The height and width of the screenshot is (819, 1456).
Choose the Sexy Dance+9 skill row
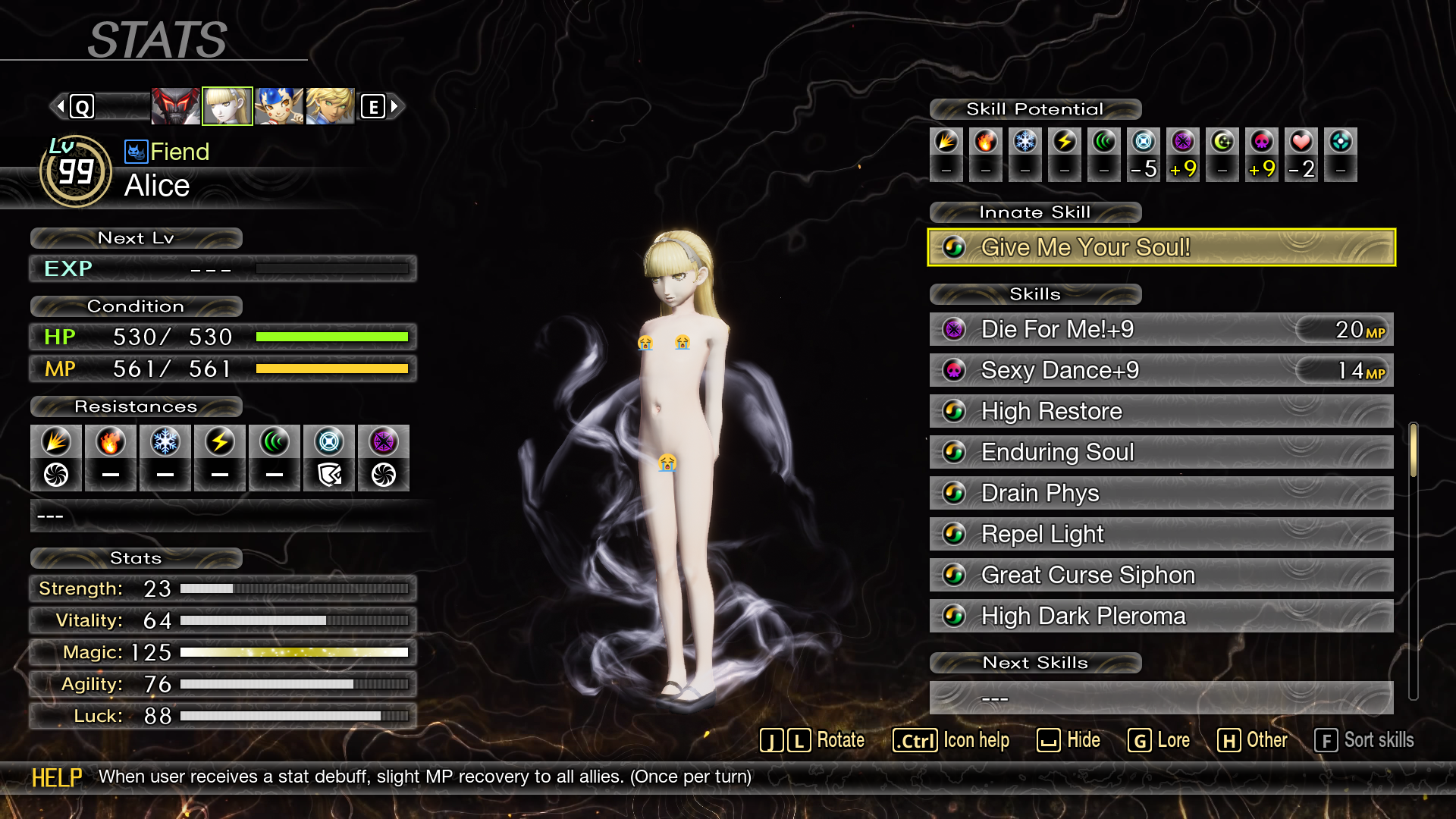tap(1161, 370)
